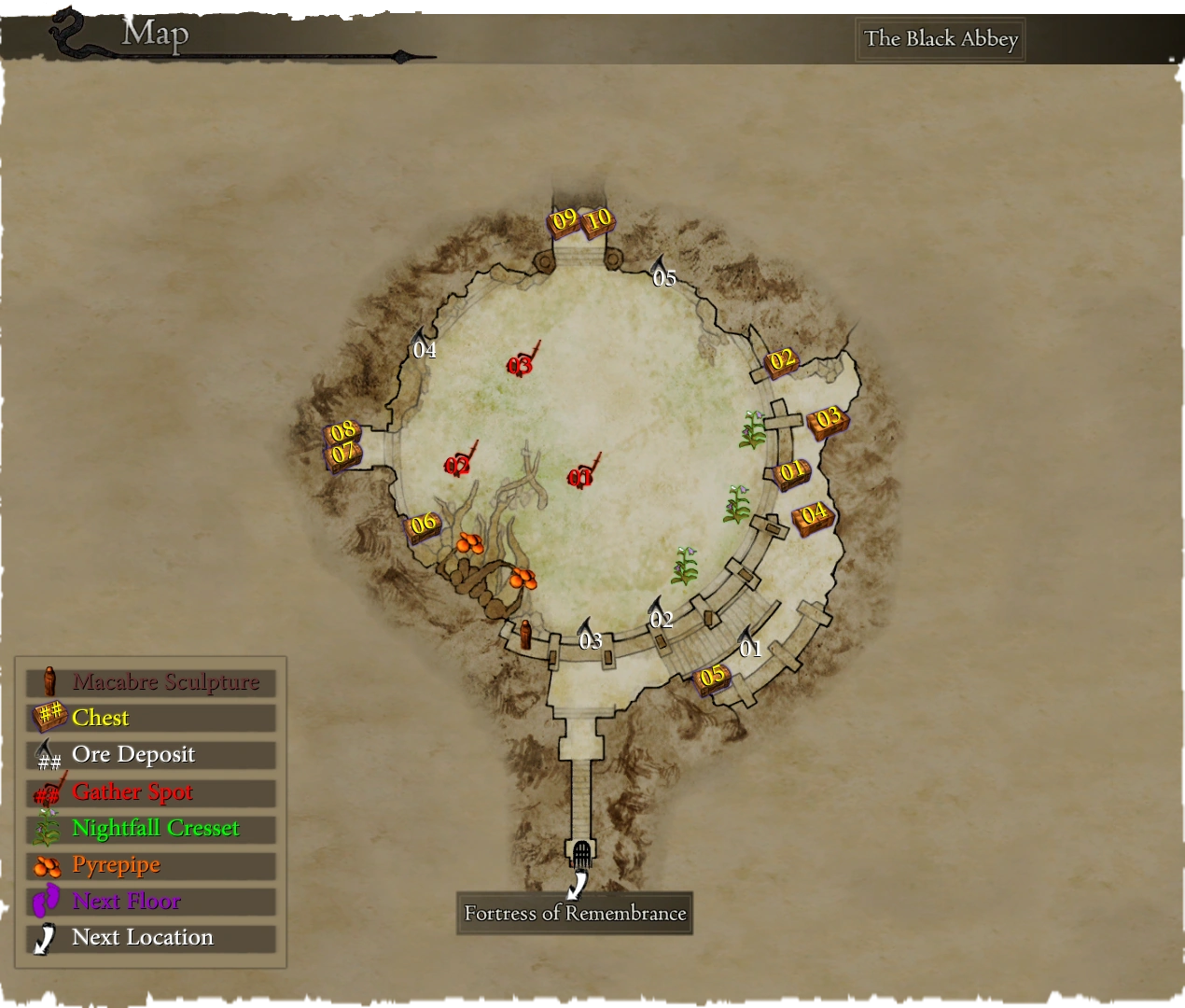Choose chest marker 04 on the map

tap(814, 514)
